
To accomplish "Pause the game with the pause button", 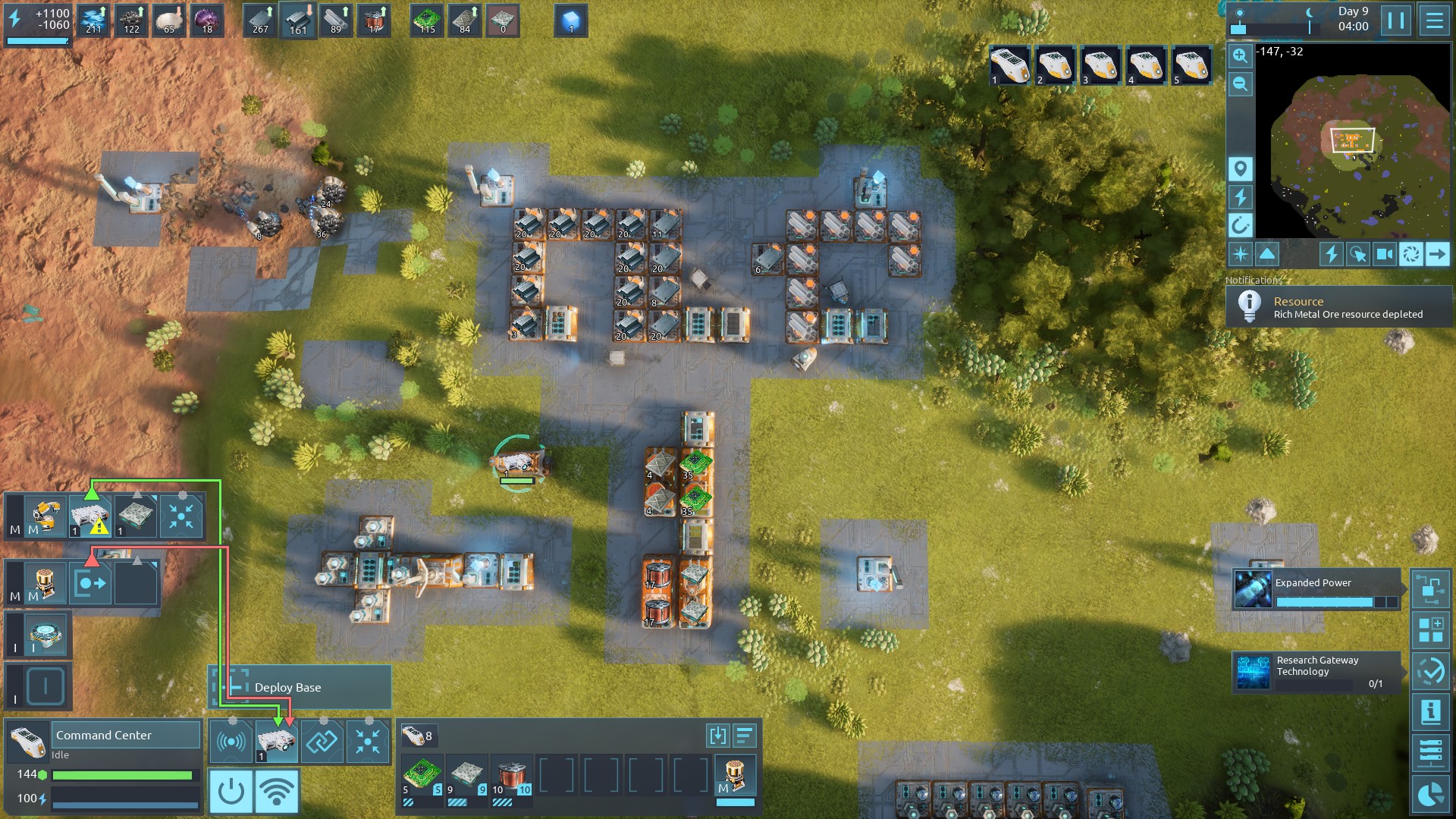I will [1396, 20].
